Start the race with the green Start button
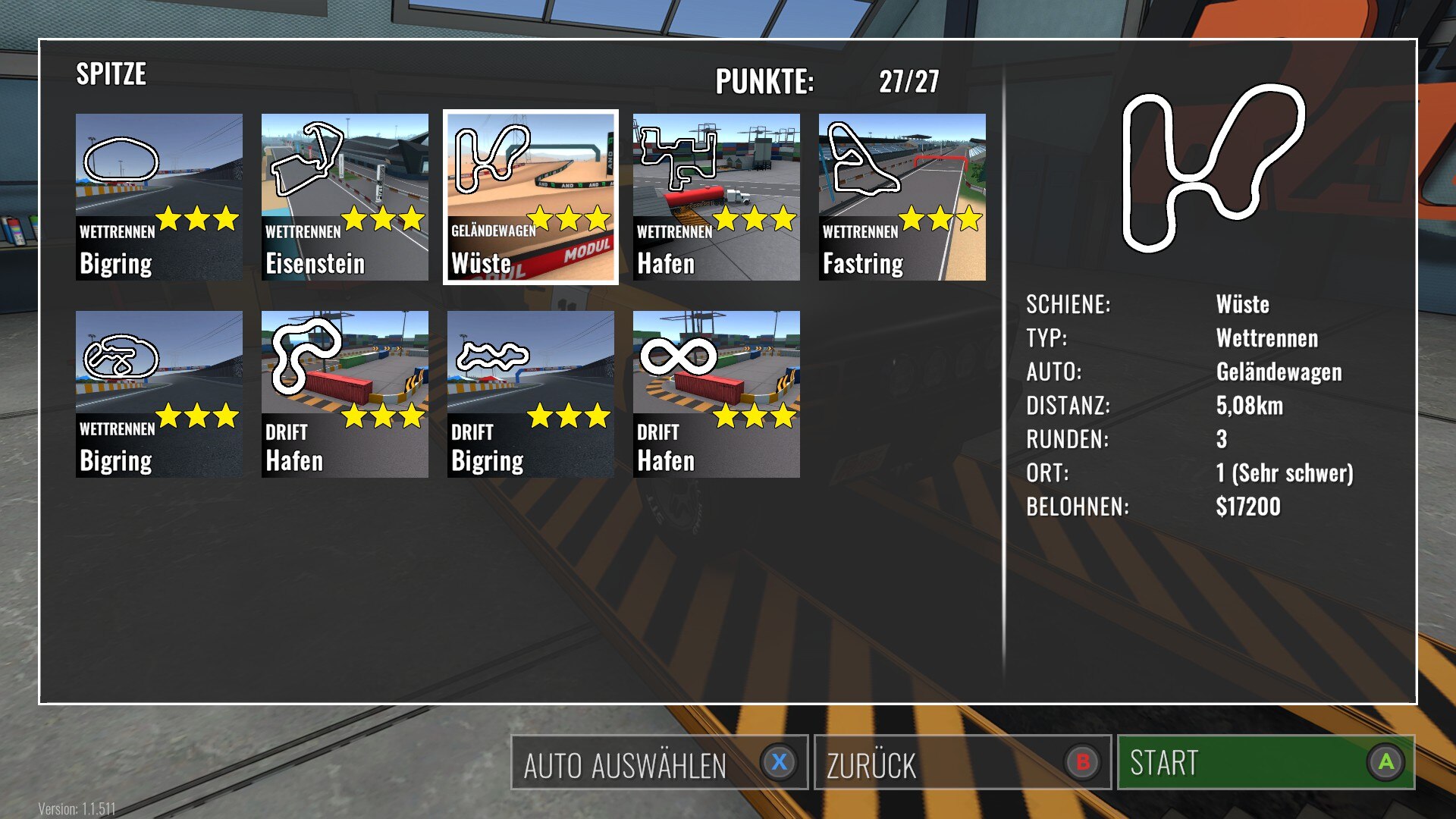The height and width of the screenshot is (819, 1456). pos(1266,763)
